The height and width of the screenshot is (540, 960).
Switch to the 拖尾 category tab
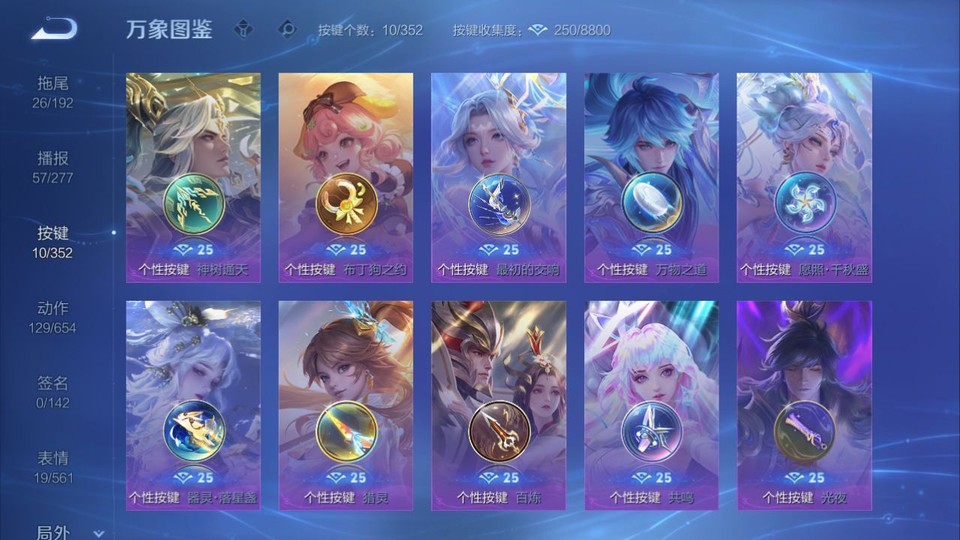[53, 91]
